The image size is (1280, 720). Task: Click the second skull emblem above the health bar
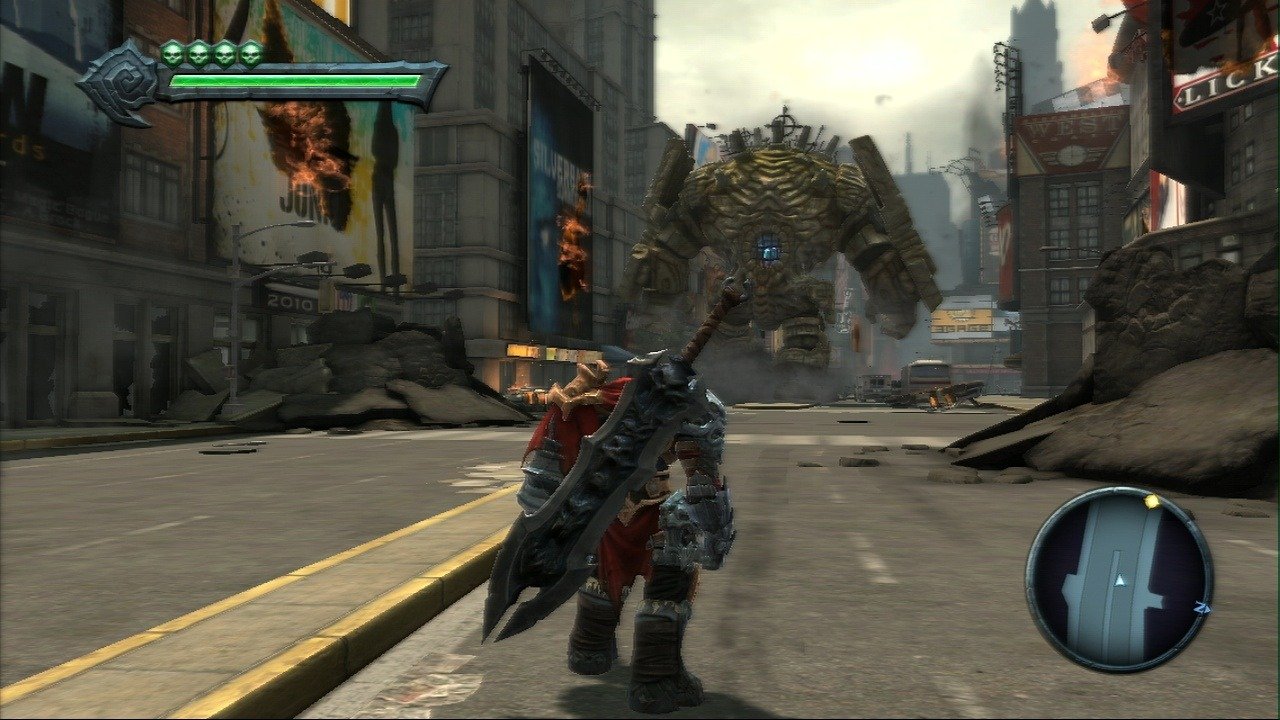[198, 55]
